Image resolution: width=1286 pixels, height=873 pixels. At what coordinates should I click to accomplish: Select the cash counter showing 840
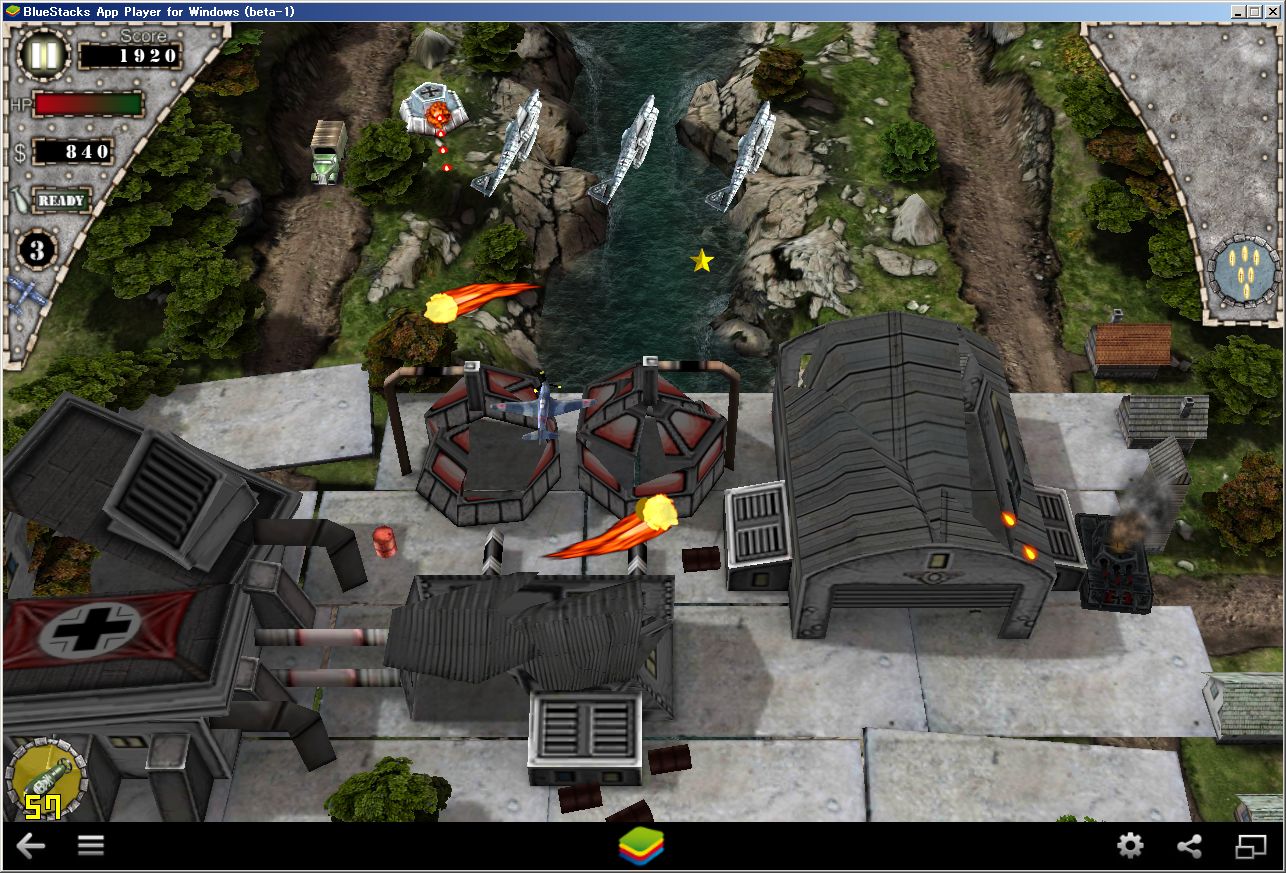click(x=75, y=152)
